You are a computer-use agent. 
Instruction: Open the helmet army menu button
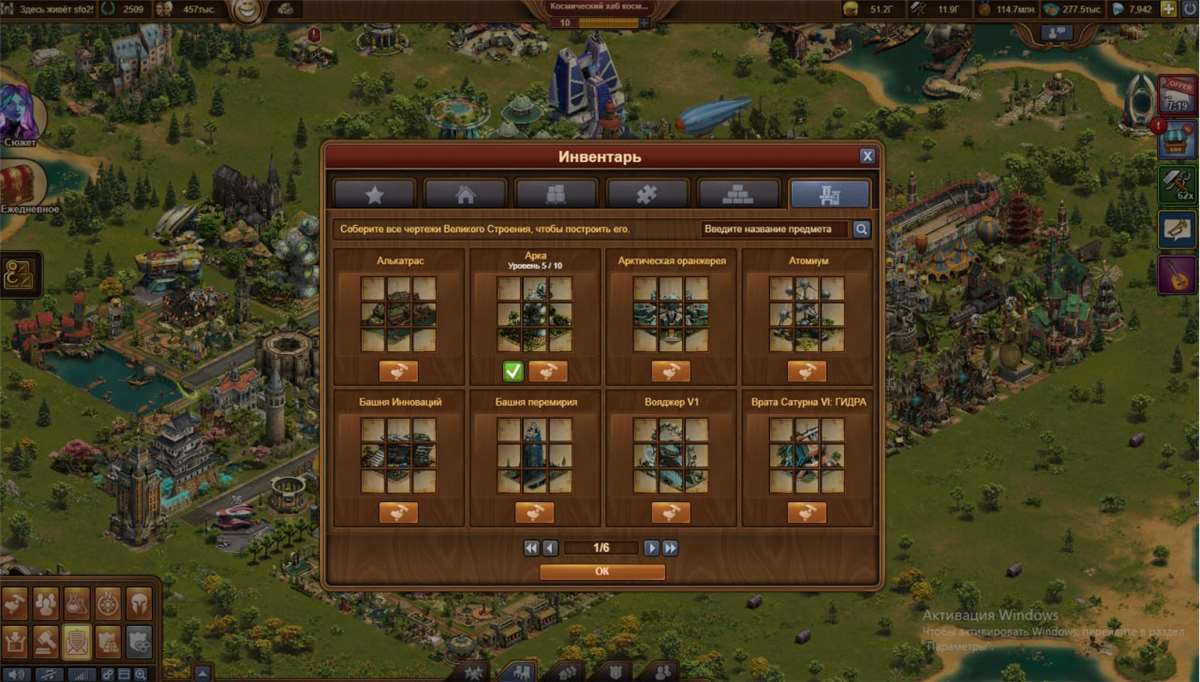pyautogui.click(x=138, y=602)
